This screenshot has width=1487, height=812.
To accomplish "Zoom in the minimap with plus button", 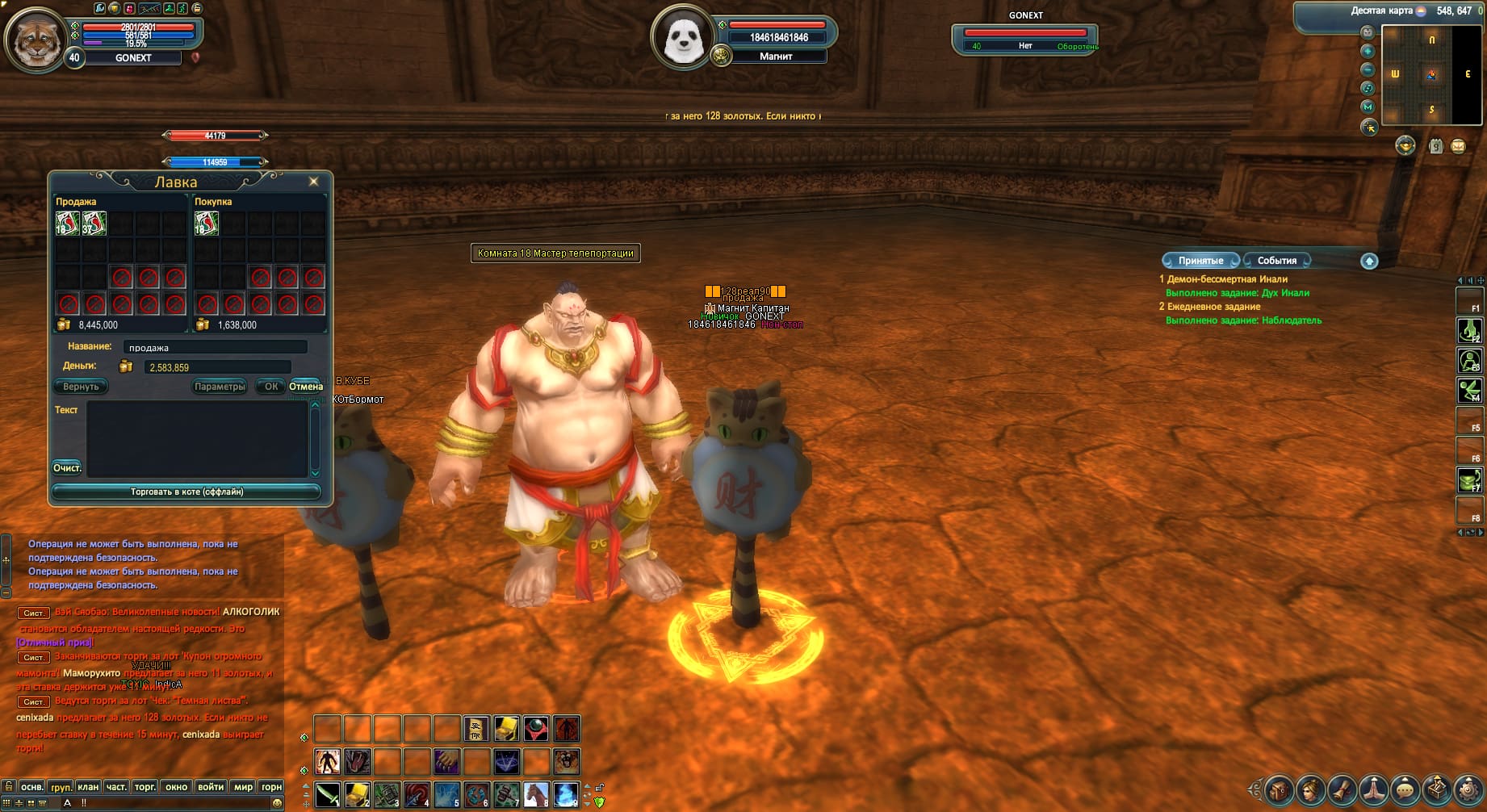I will click(x=1368, y=51).
